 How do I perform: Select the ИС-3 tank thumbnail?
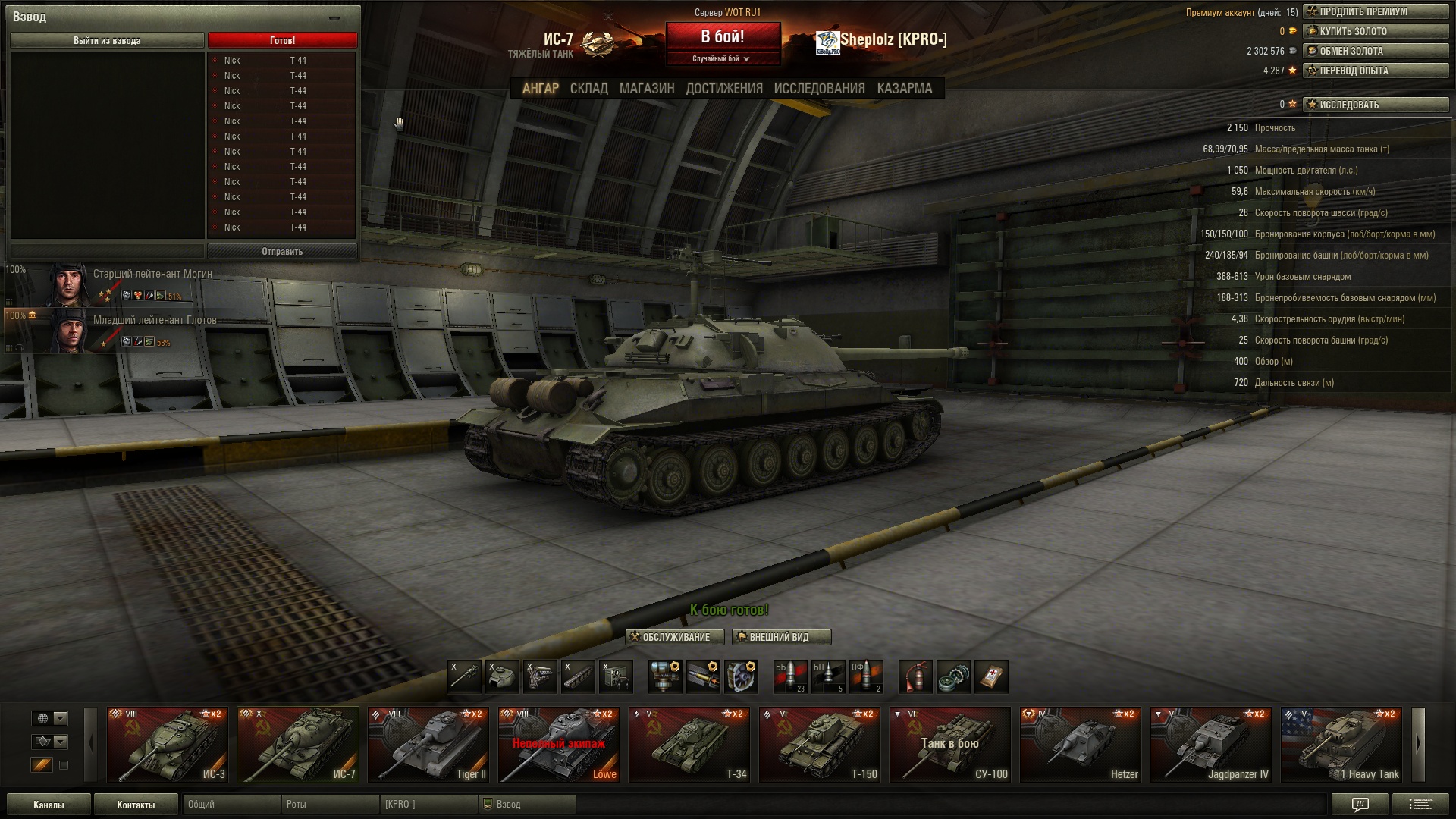(x=167, y=745)
